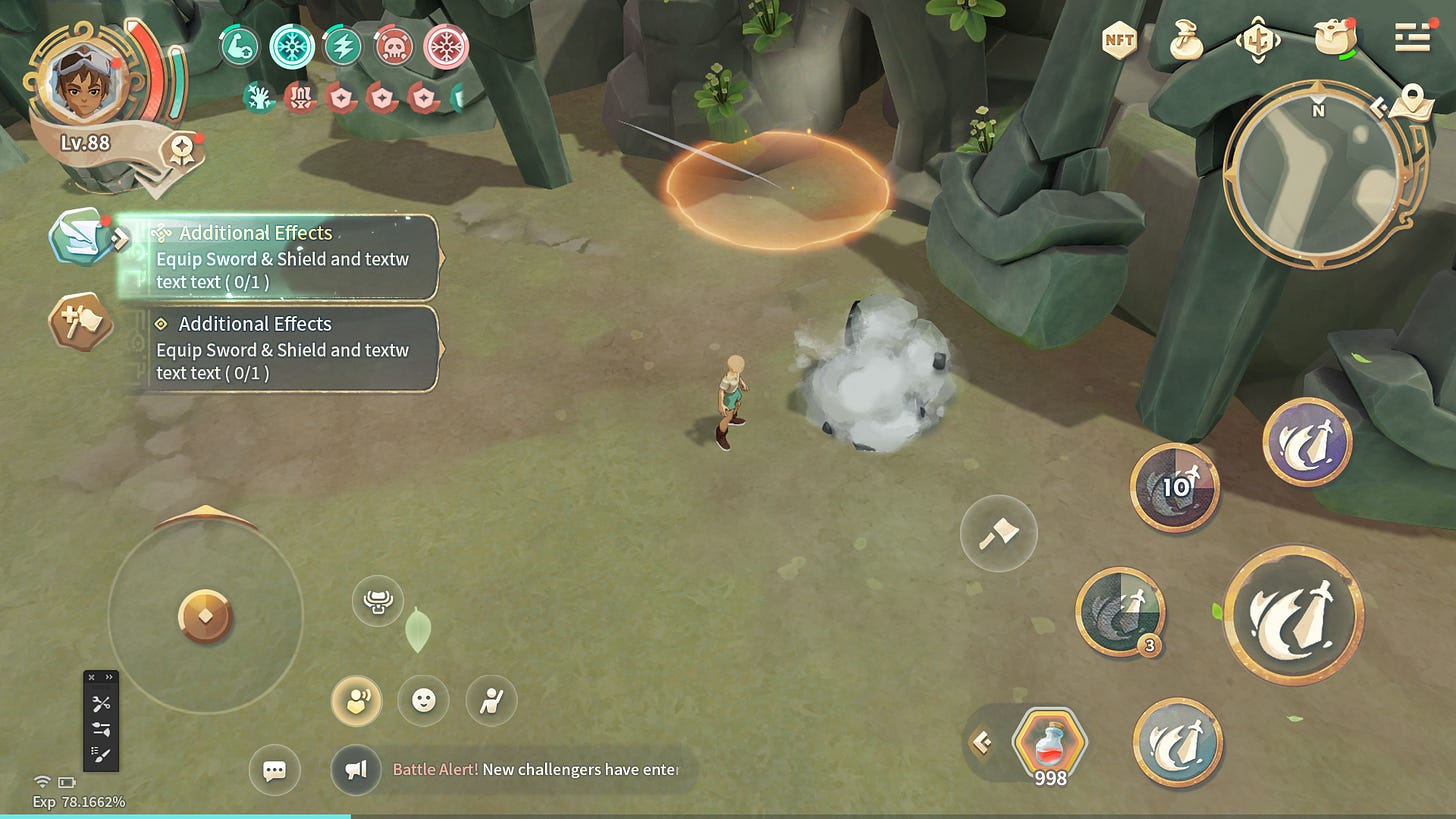Click the Battle Alert megaphone icon
The width and height of the screenshot is (1456, 819).
coord(356,770)
